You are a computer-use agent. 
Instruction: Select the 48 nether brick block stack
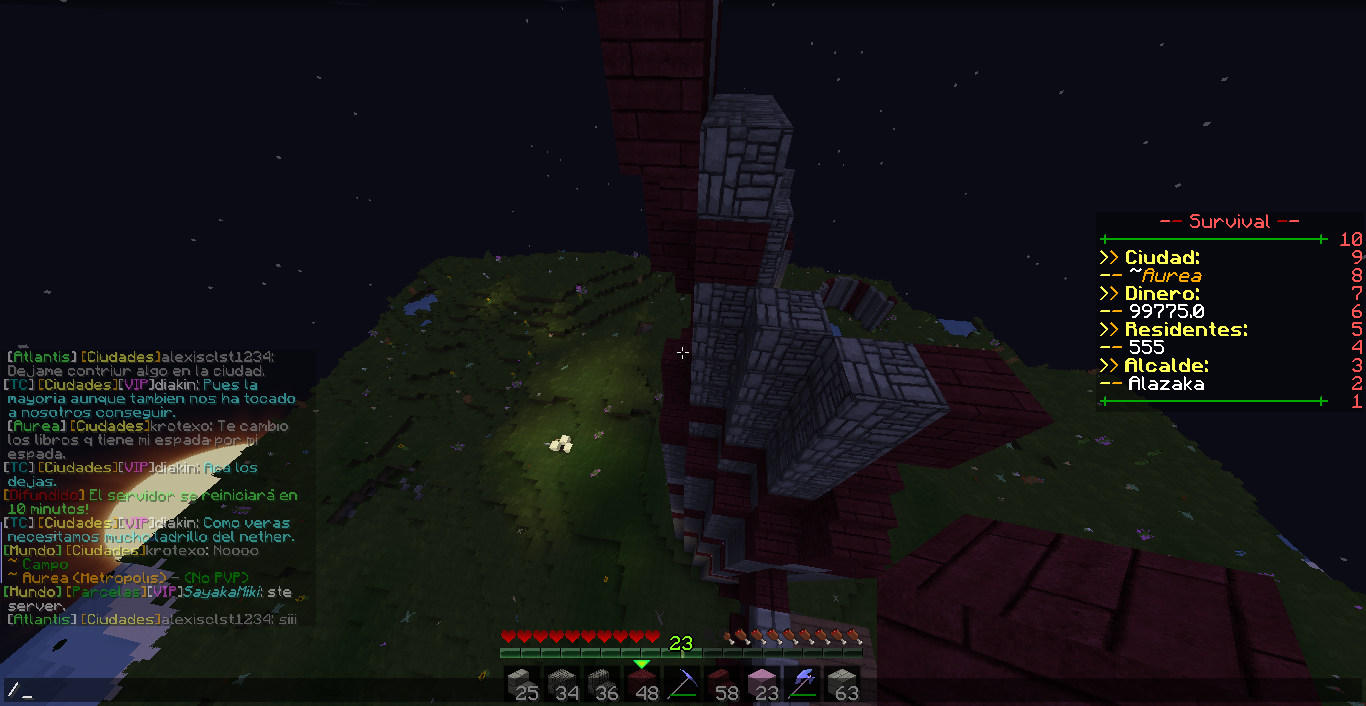[x=642, y=683]
